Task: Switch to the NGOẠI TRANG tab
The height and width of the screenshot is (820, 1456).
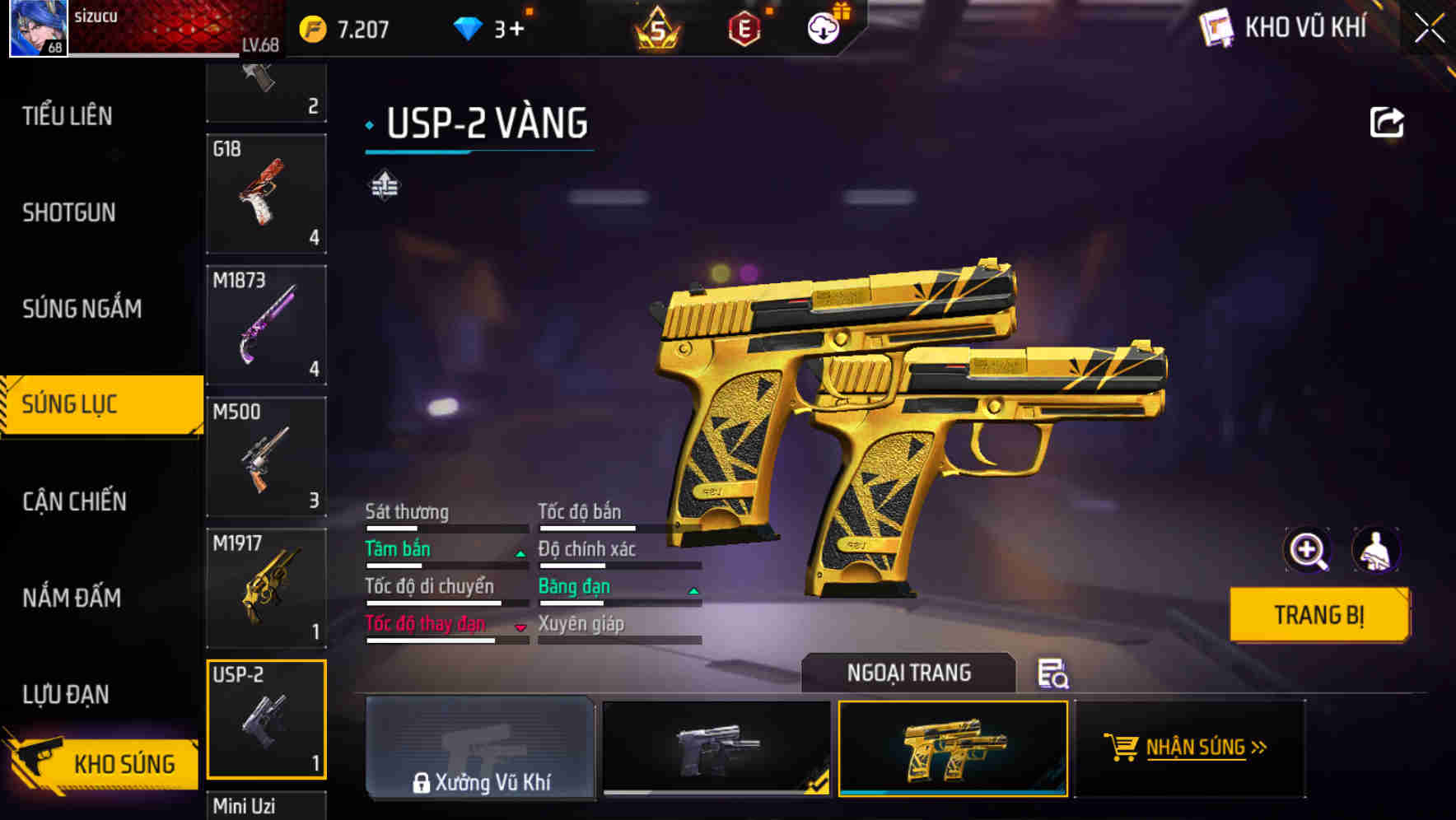Action: click(909, 672)
